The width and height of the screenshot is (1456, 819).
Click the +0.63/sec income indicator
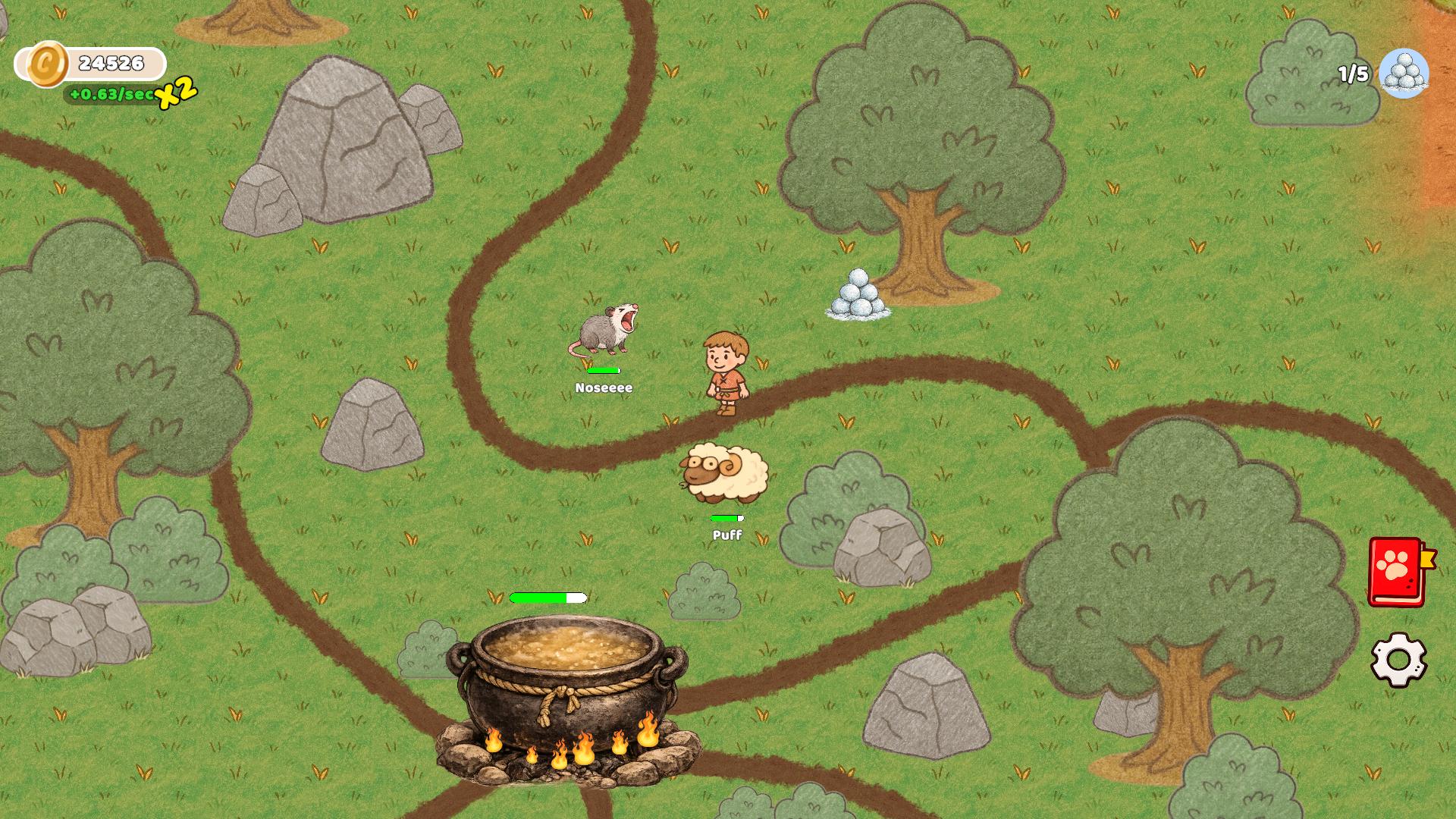point(112,95)
